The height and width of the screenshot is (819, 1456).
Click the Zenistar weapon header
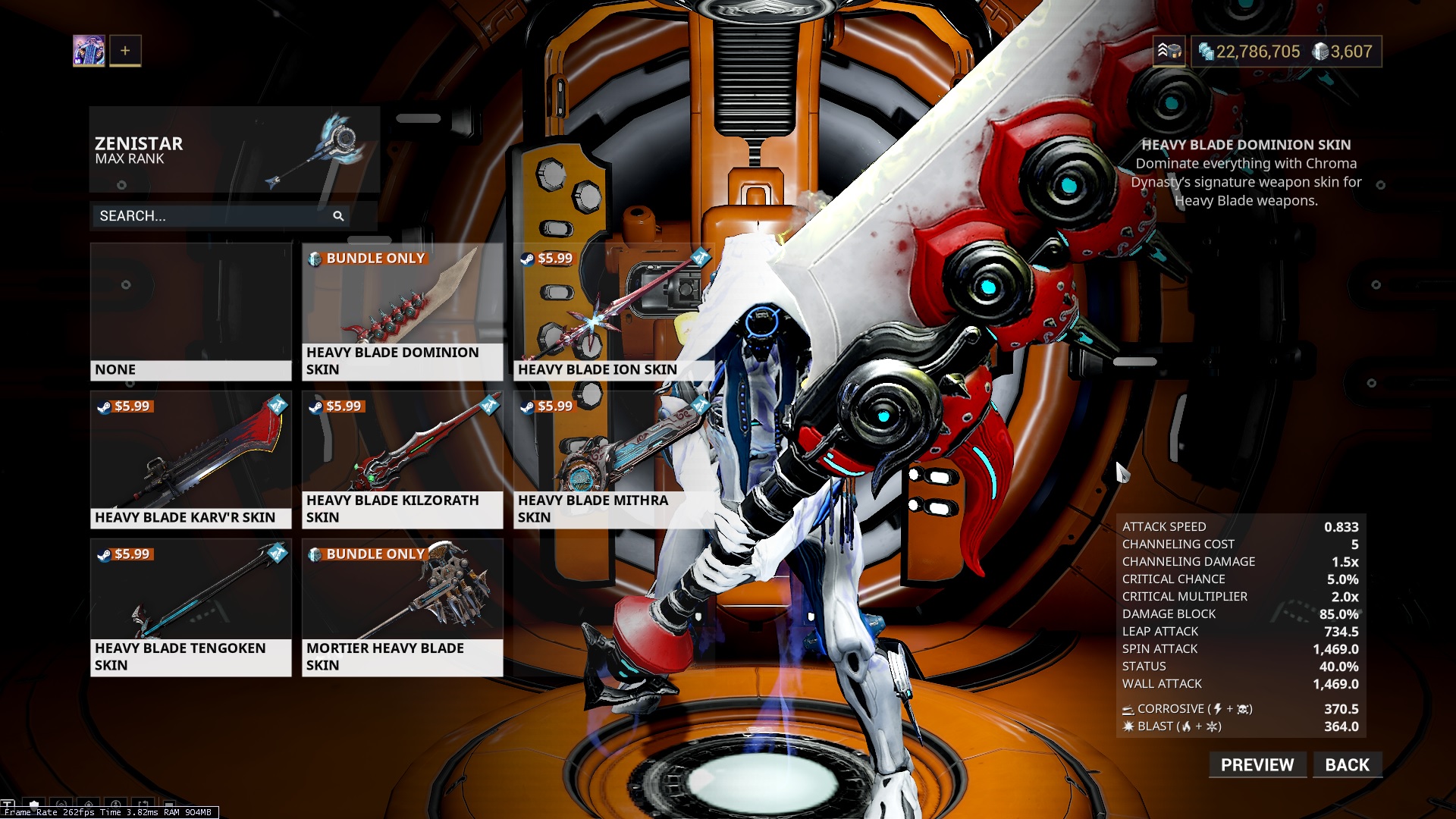[234, 149]
